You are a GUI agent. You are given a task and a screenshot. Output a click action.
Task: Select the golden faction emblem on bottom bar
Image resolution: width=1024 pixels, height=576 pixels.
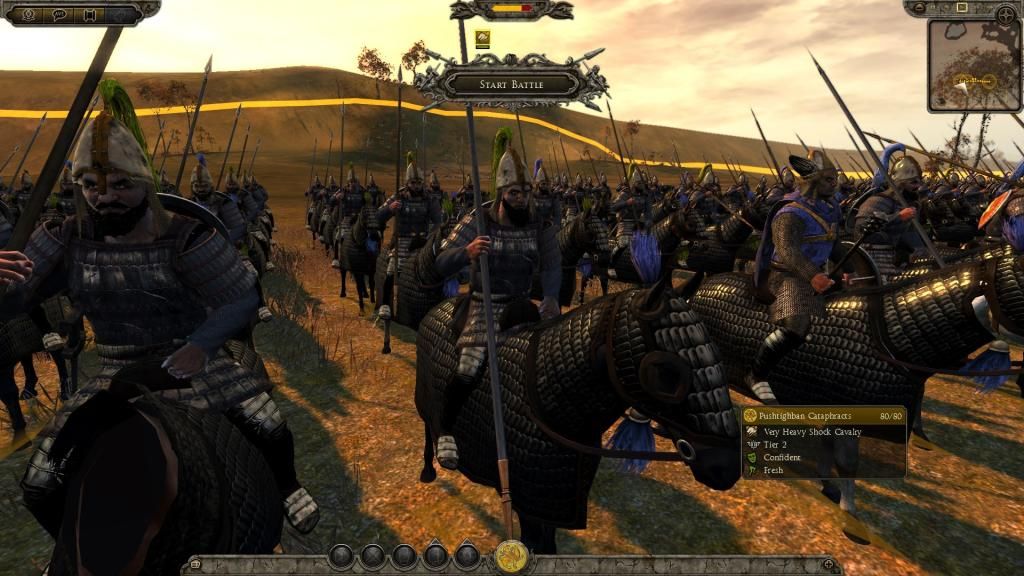(511, 556)
